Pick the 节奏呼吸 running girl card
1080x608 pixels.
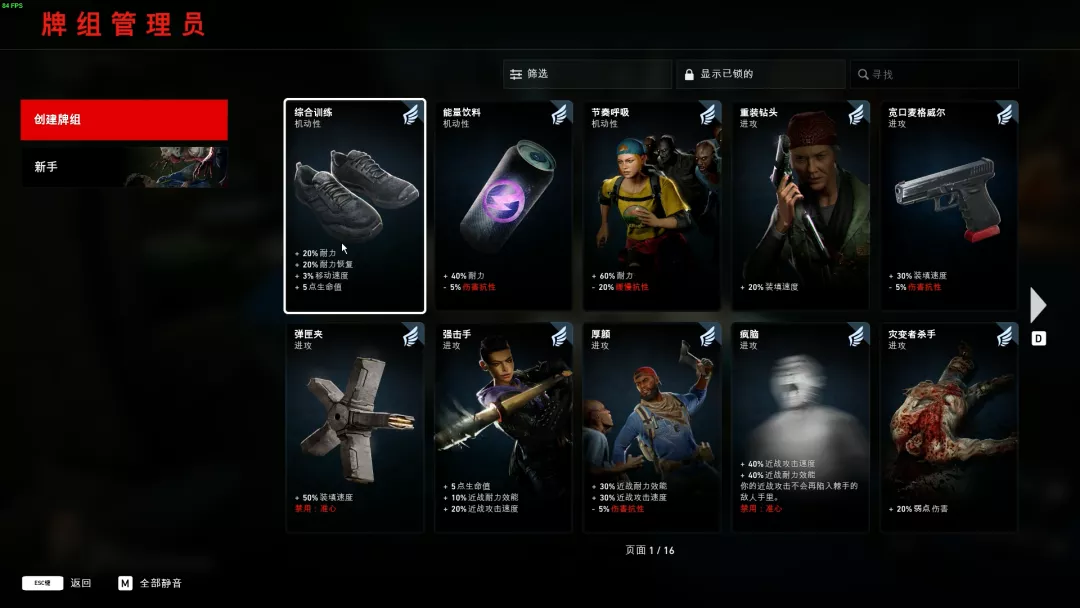[x=652, y=206]
